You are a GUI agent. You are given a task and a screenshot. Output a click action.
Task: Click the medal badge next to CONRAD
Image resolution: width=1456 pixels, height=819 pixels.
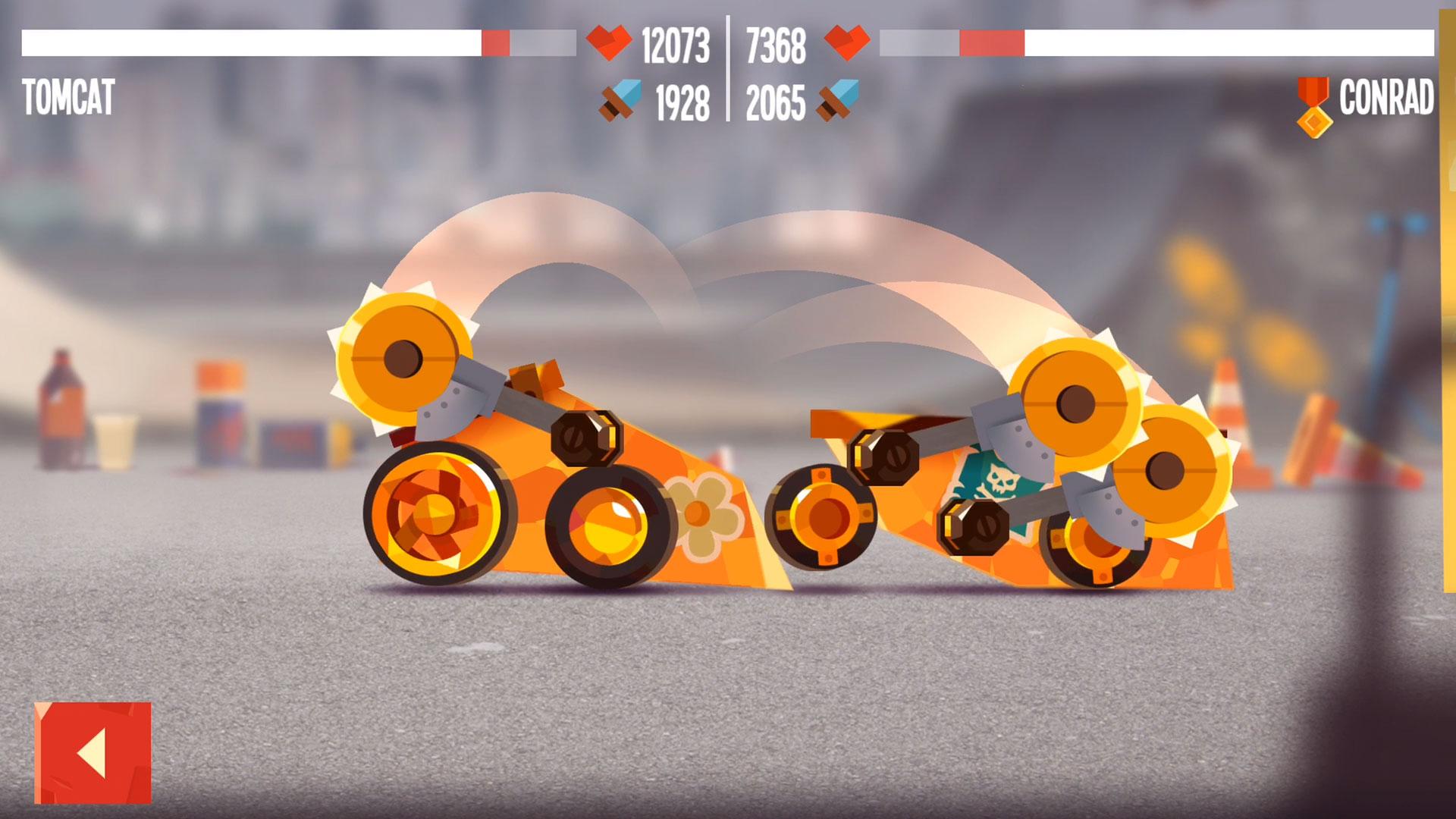click(1312, 99)
